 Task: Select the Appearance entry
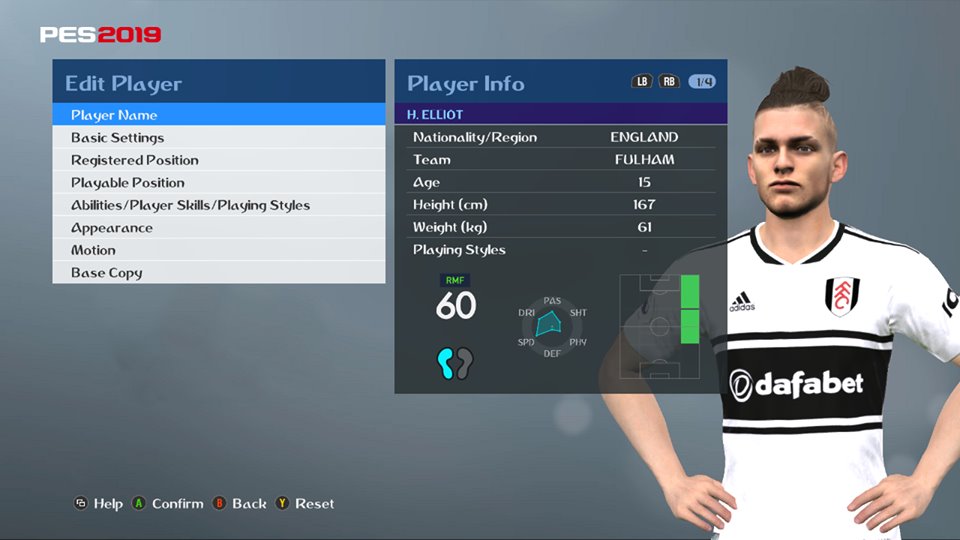pos(111,228)
